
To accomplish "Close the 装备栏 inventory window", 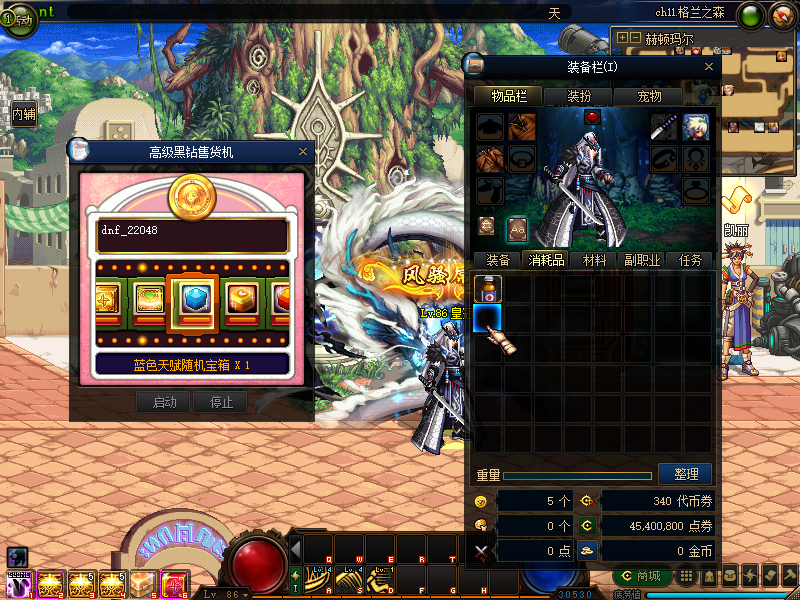I will (709, 66).
